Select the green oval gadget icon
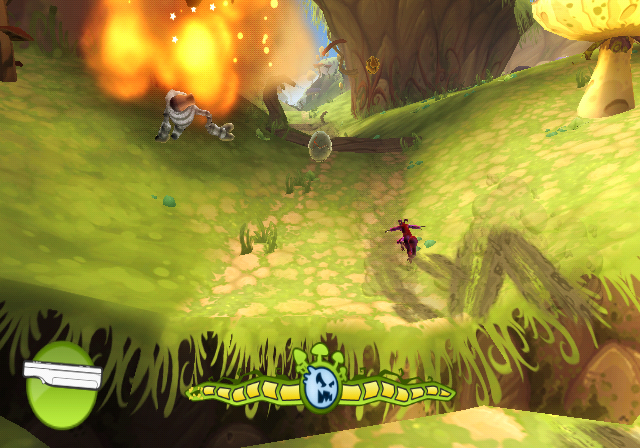Screen dimensions: 640x448 (61, 386)
